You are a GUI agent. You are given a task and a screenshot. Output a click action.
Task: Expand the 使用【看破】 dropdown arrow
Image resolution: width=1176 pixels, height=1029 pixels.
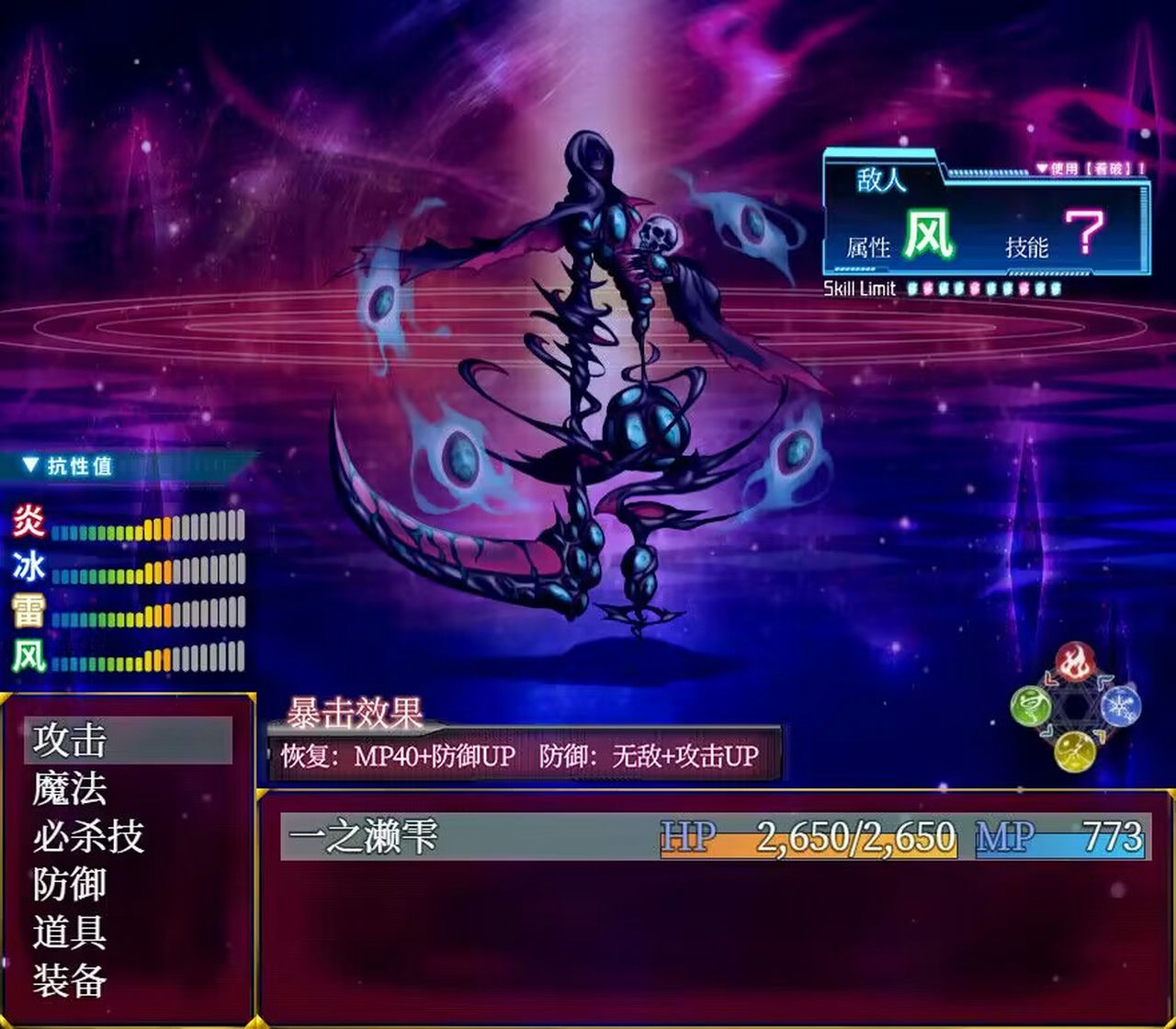1042,168
